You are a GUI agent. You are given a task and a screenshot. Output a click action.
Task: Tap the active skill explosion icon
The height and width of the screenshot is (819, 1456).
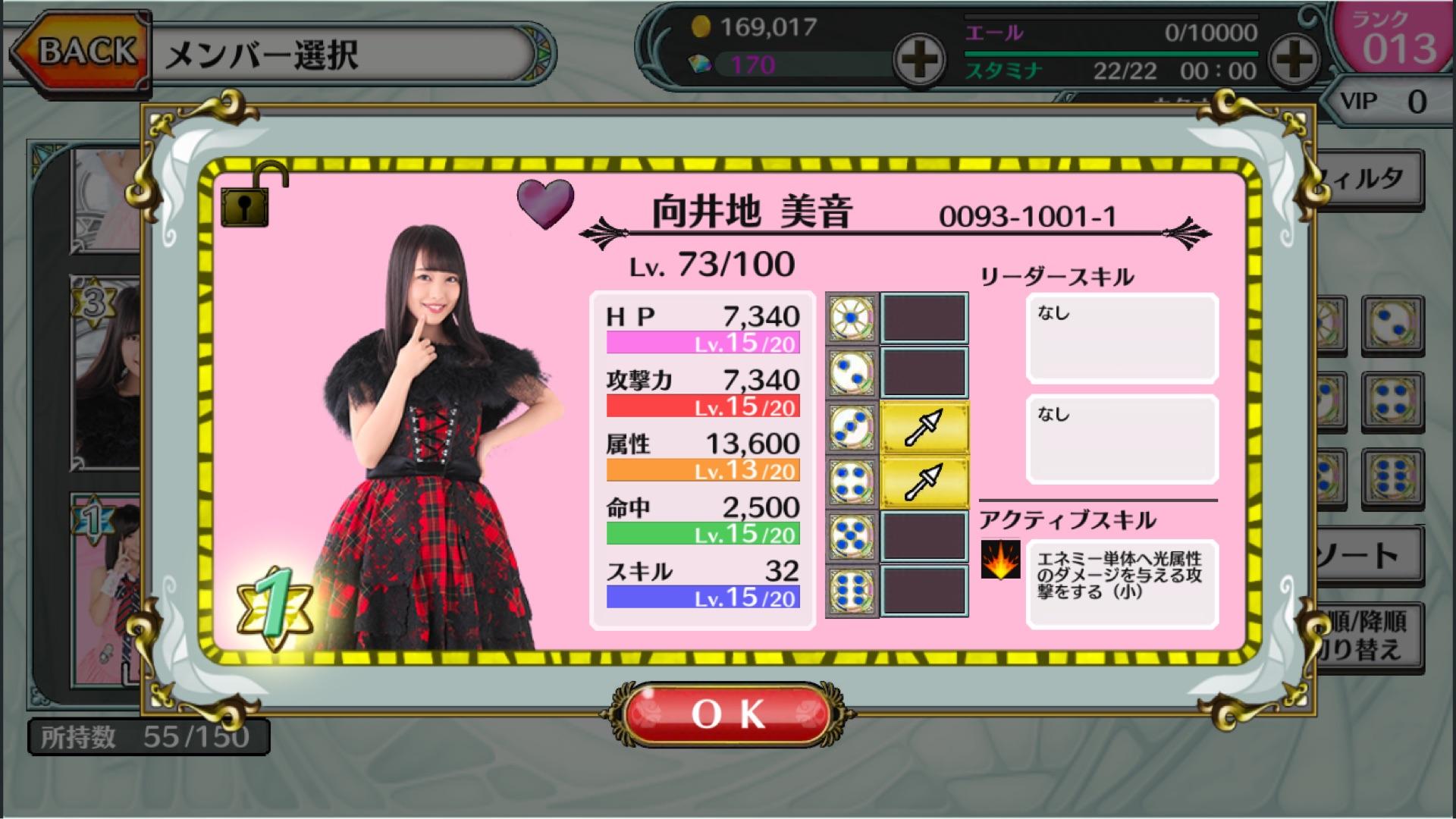(x=1000, y=560)
